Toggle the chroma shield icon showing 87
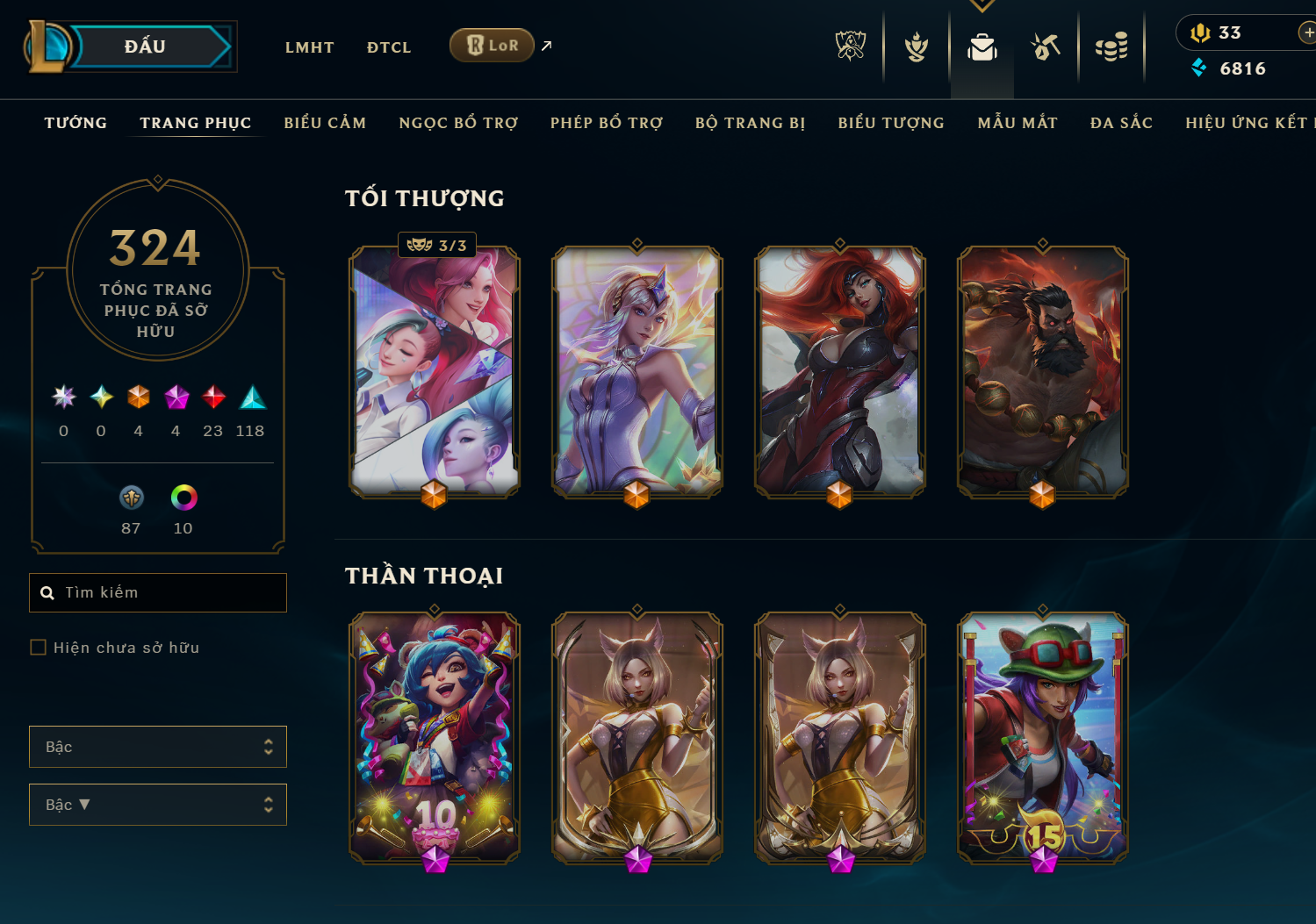The height and width of the screenshot is (924, 1316). (131, 498)
